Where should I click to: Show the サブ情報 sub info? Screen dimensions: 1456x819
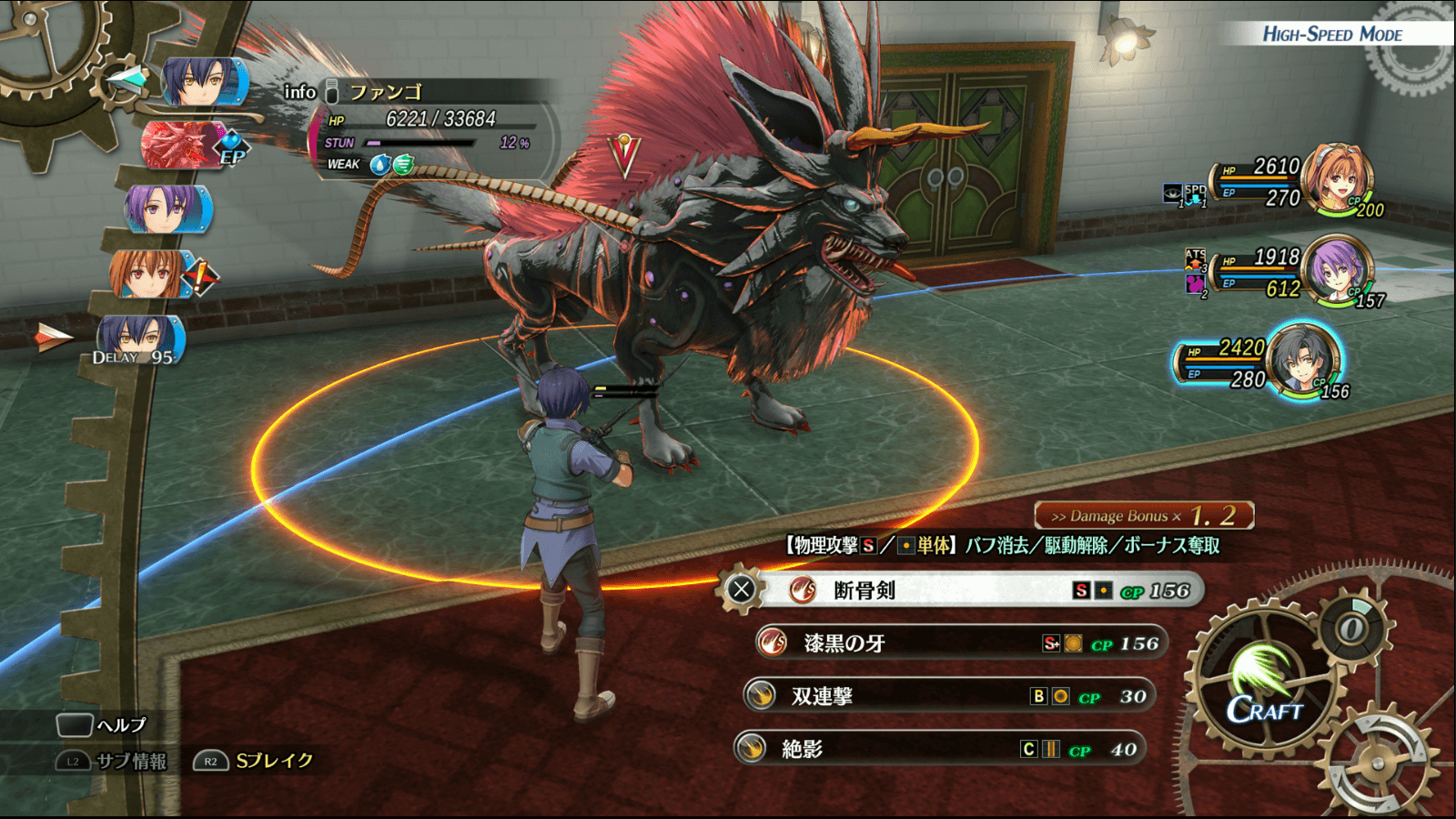tap(112, 762)
